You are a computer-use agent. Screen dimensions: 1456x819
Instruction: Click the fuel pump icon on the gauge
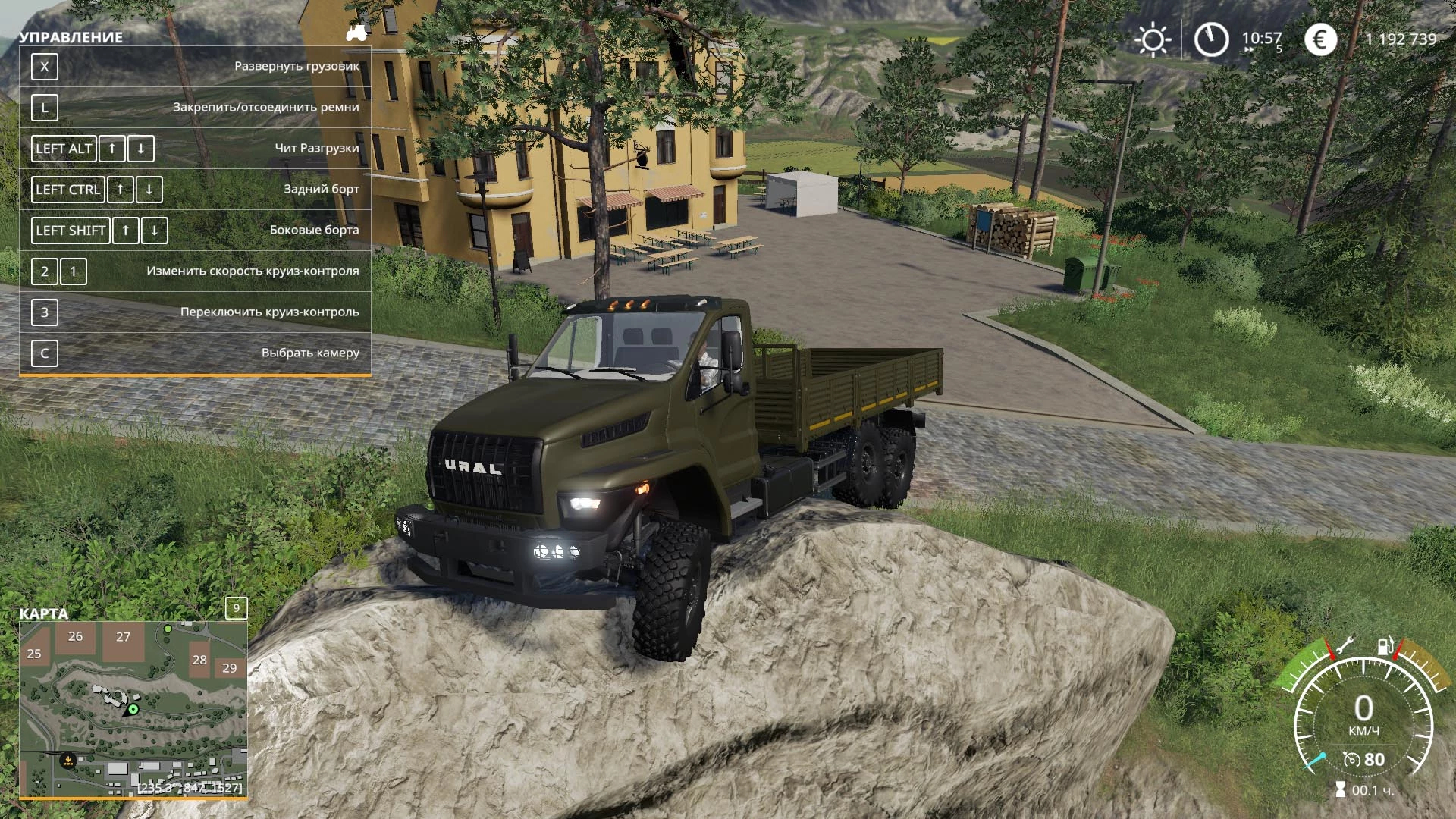tap(1385, 647)
